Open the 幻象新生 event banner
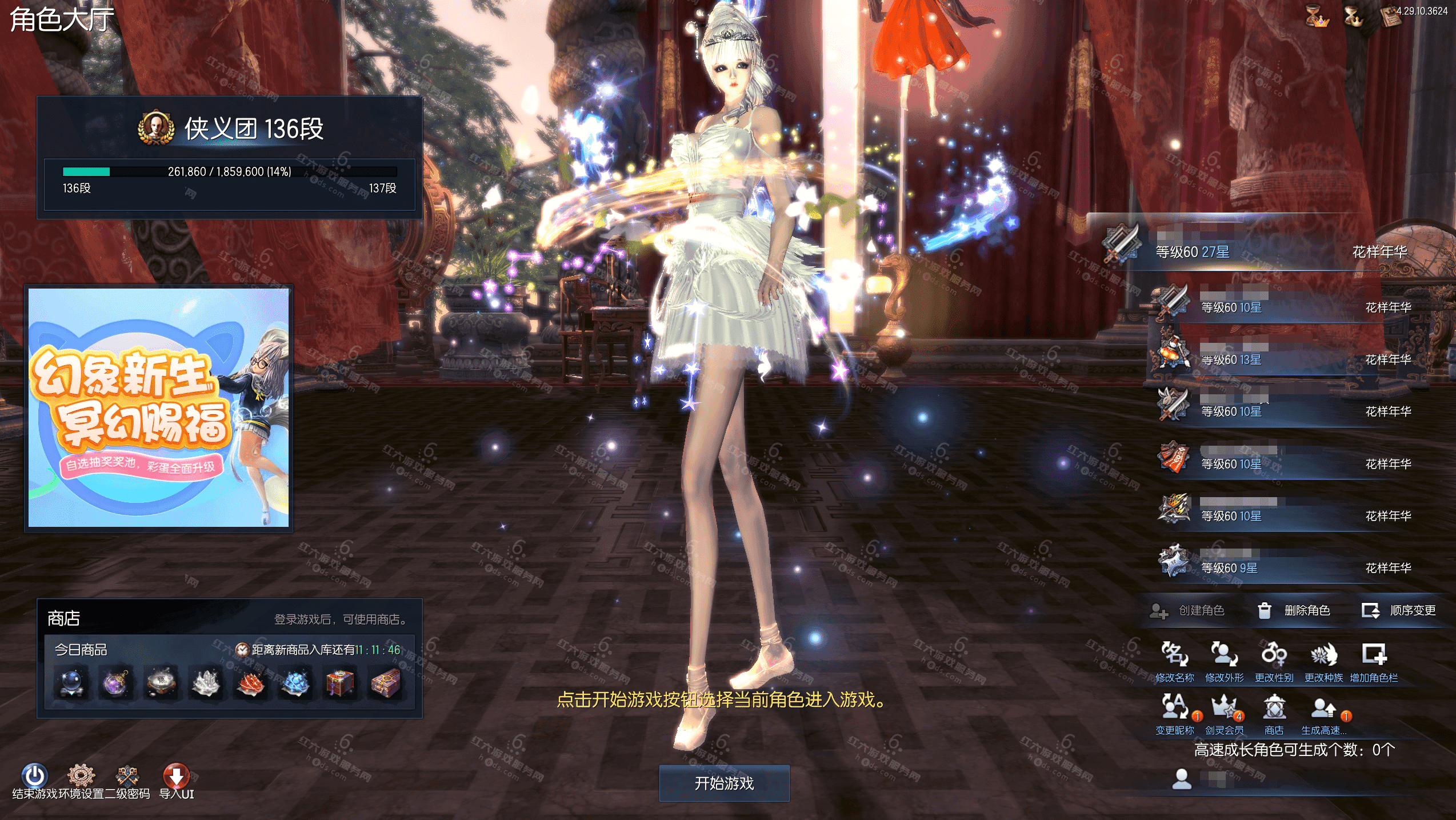 tap(159, 407)
